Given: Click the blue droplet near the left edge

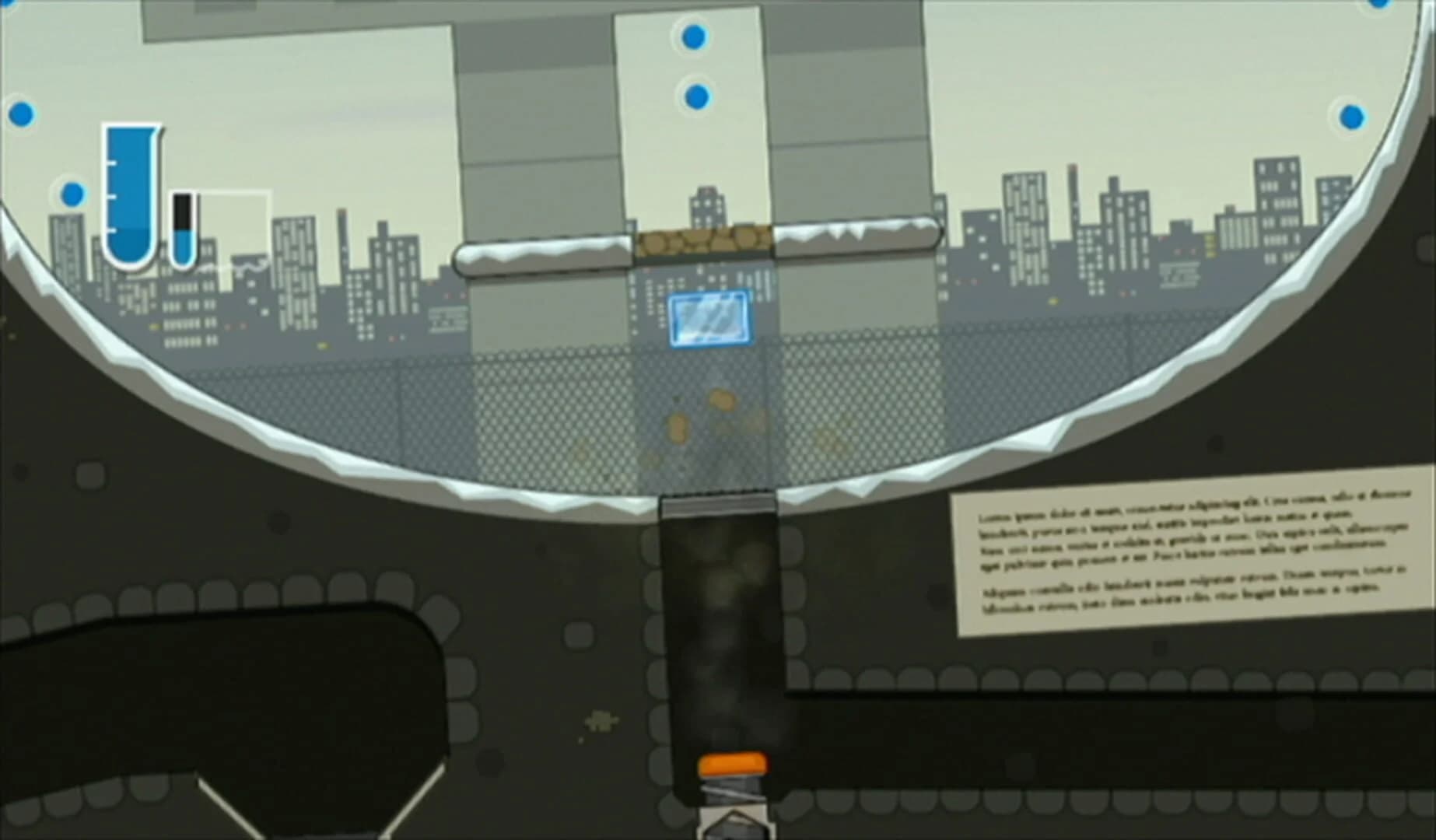Looking at the screenshot, I should coord(72,192).
